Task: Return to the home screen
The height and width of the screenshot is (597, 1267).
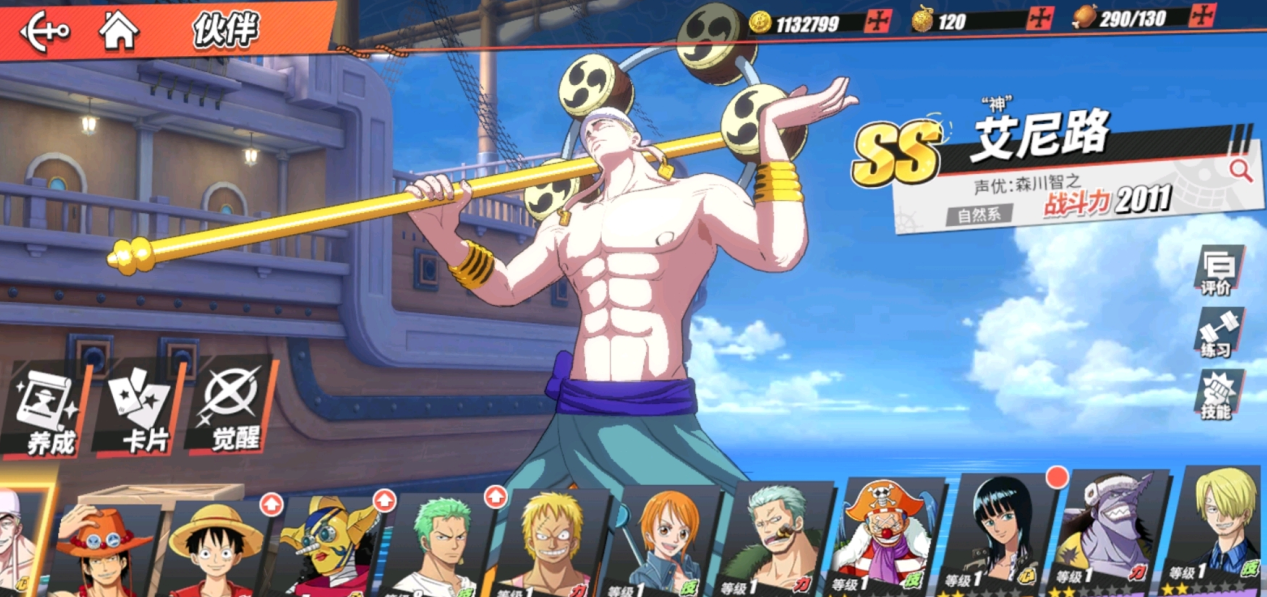Action: click(x=119, y=30)
